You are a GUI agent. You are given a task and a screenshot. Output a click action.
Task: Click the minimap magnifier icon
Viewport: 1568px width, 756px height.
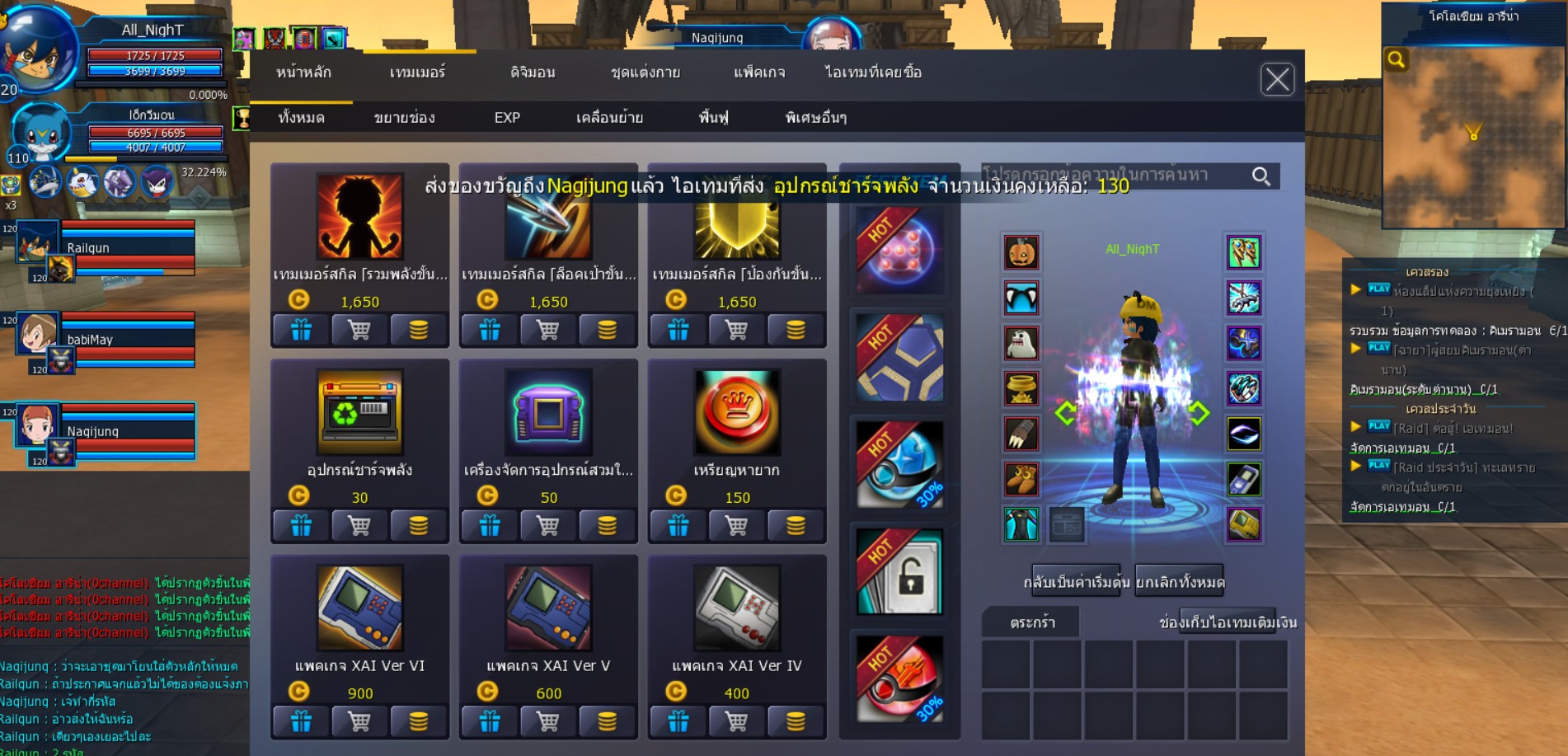[1397, 59]
